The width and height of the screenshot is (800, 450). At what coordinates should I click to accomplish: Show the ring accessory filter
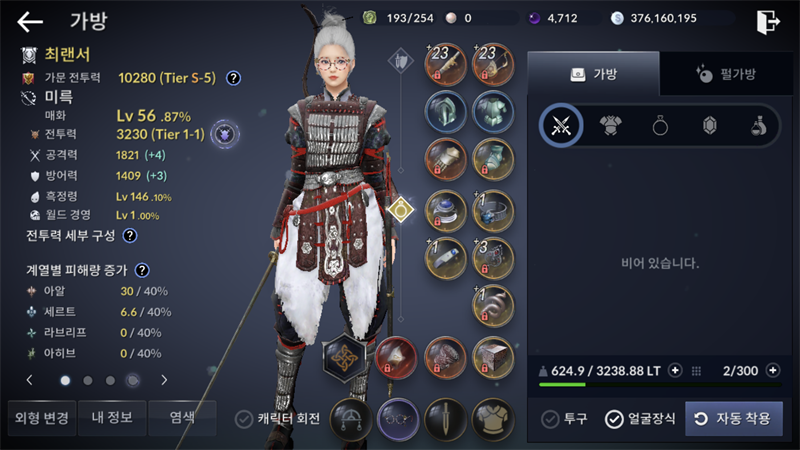pos(661,125)
